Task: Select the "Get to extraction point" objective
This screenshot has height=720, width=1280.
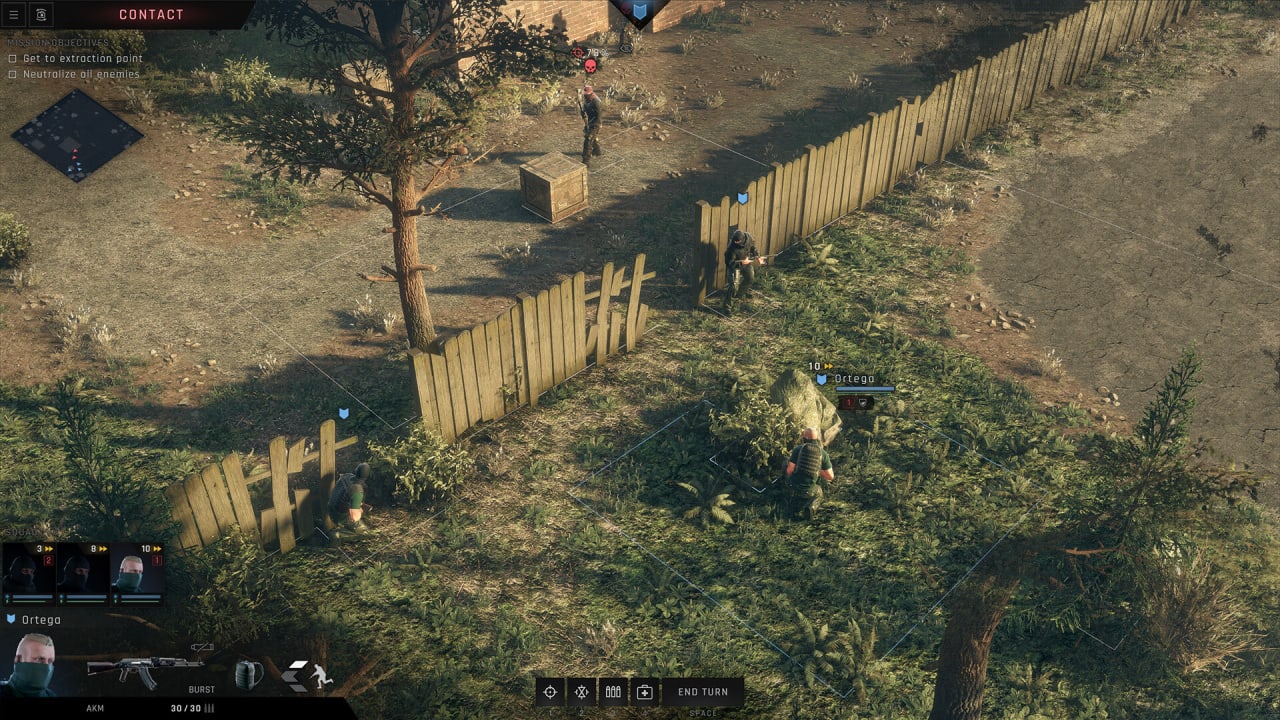Action: point(82,59)
